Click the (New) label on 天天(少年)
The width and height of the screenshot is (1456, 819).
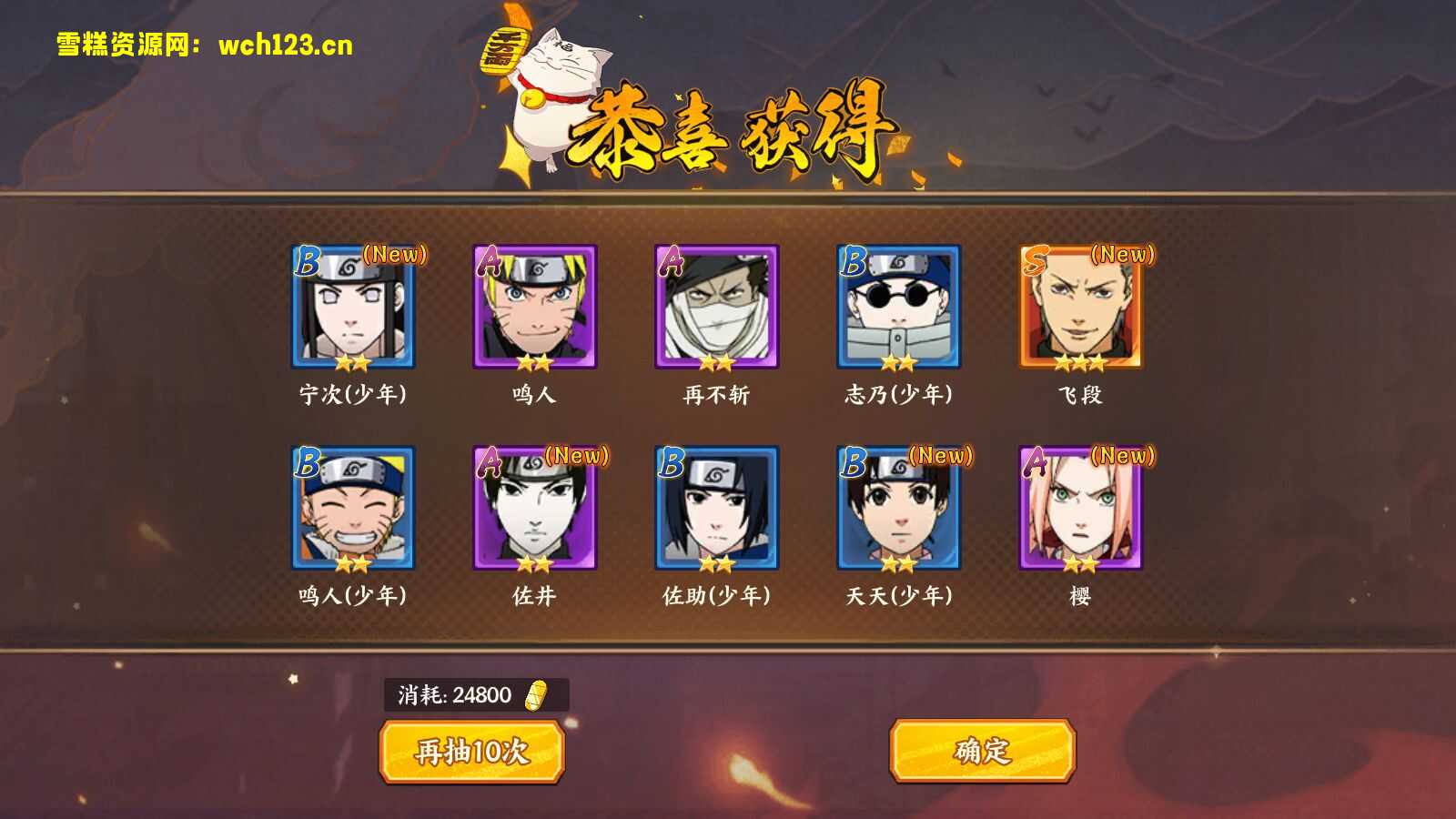click(x=942, y=457)
